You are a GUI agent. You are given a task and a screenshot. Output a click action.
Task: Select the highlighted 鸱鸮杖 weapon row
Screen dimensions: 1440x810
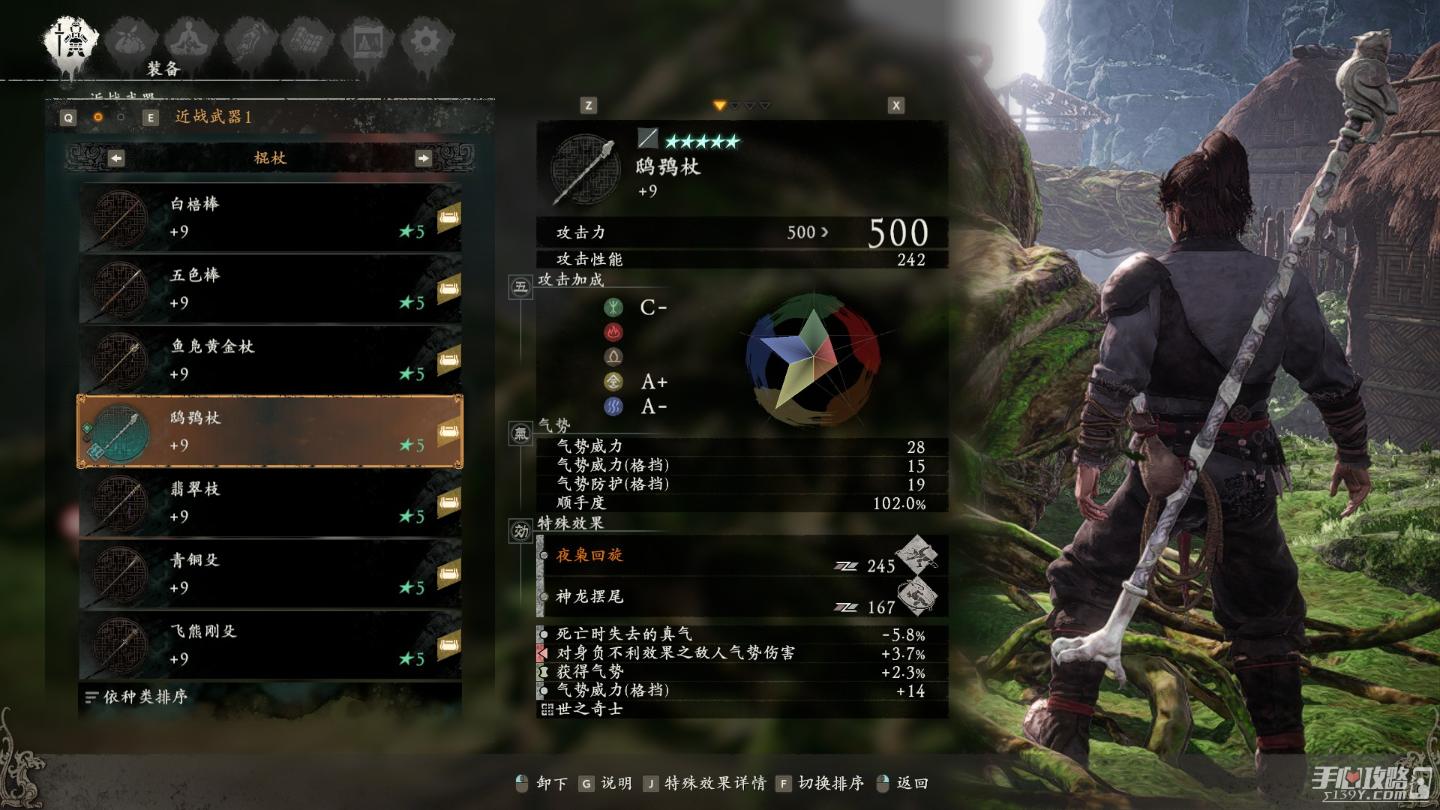pos(270,431)
